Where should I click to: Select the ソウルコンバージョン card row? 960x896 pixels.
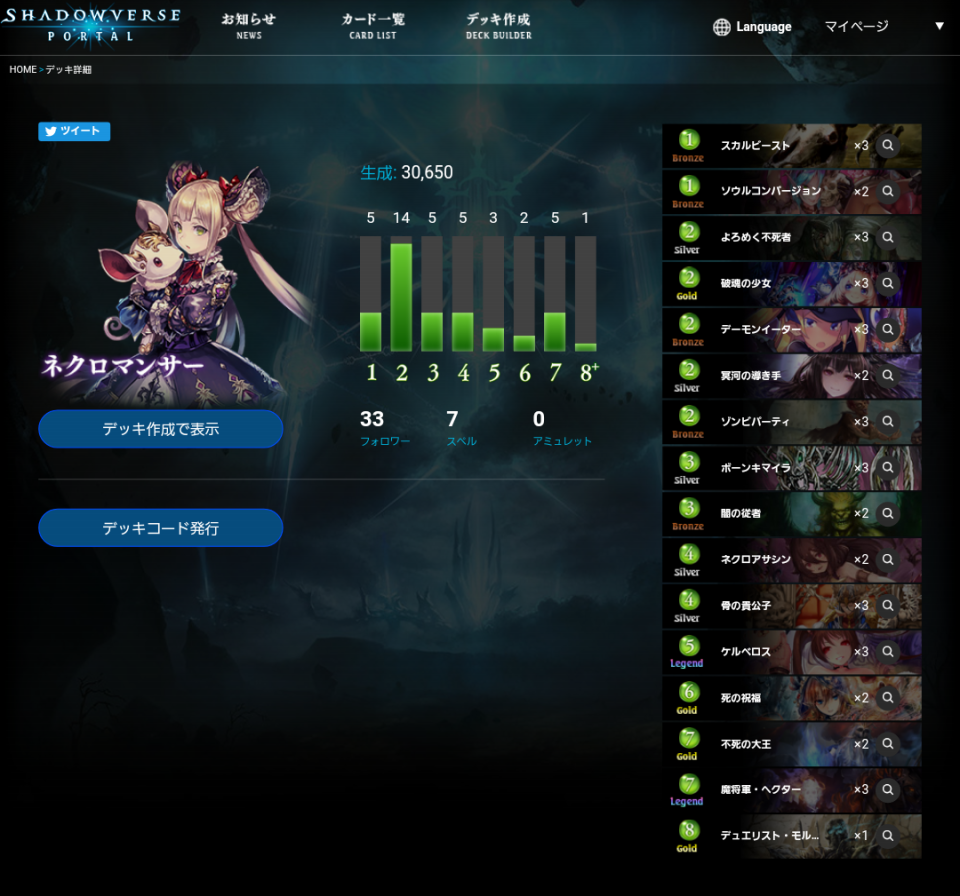[x=770, y=192]
